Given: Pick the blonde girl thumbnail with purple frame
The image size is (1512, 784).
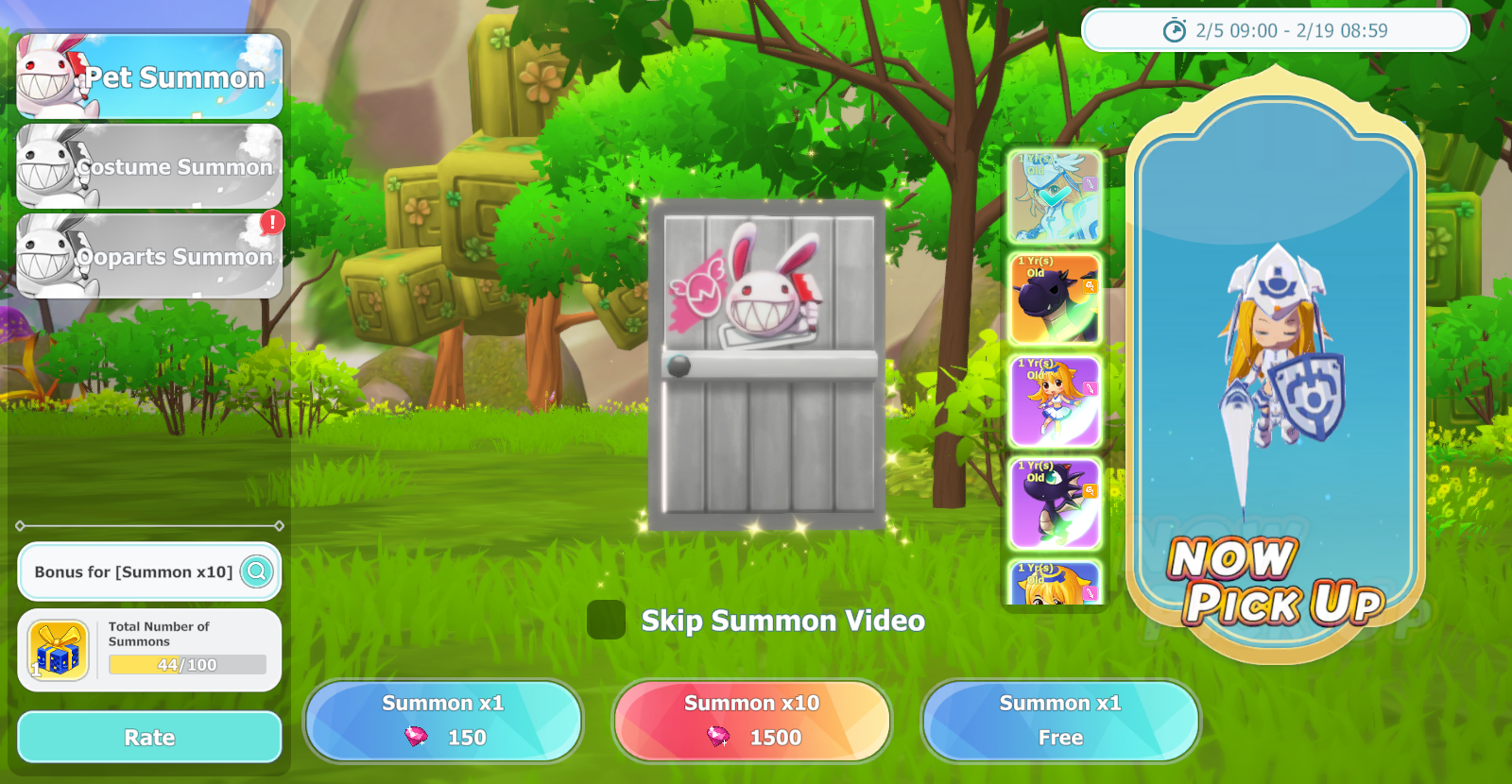Looking at the screenshot, I should click(1055, 401).
